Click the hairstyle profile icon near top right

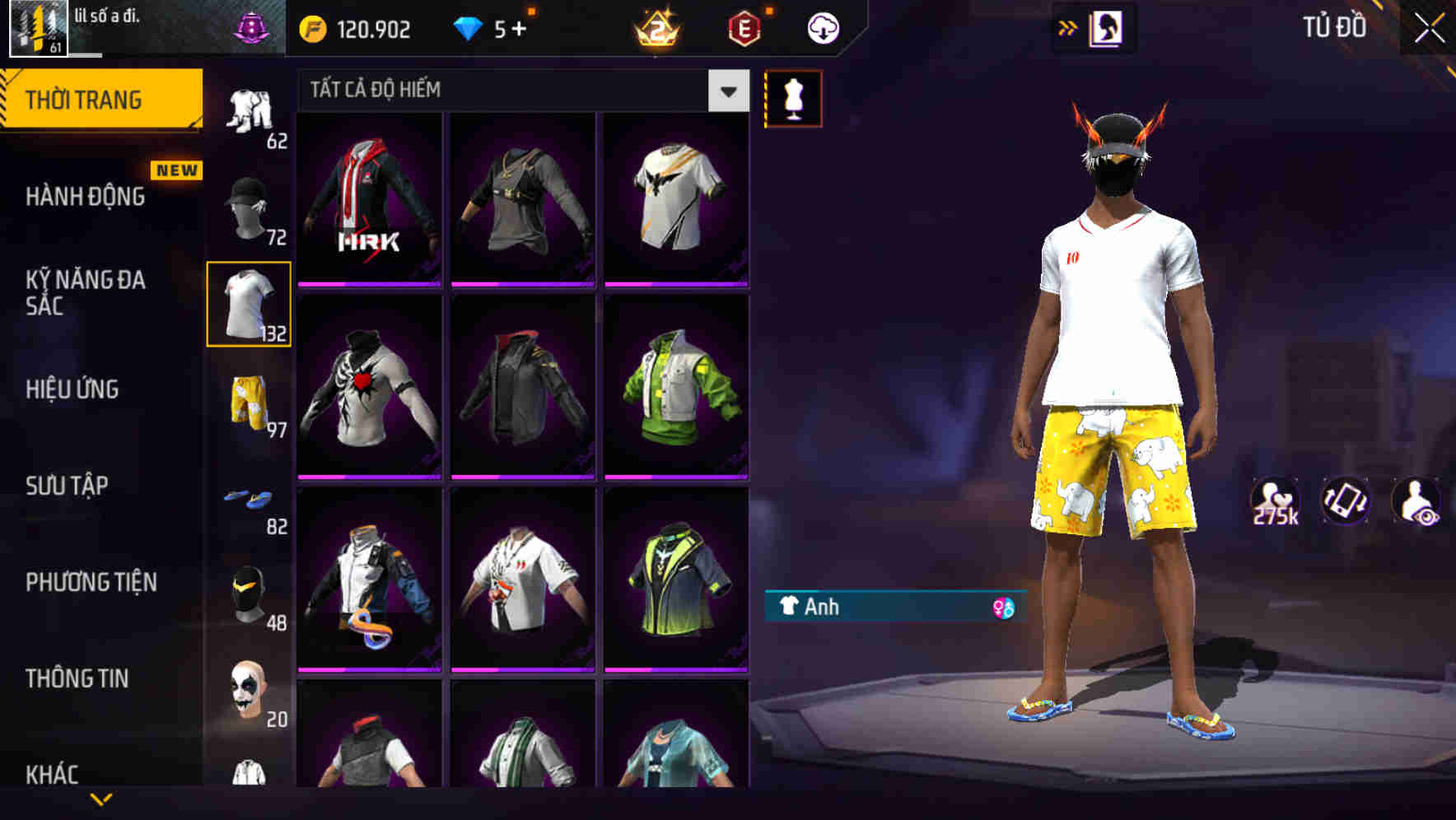(1104, 27)
